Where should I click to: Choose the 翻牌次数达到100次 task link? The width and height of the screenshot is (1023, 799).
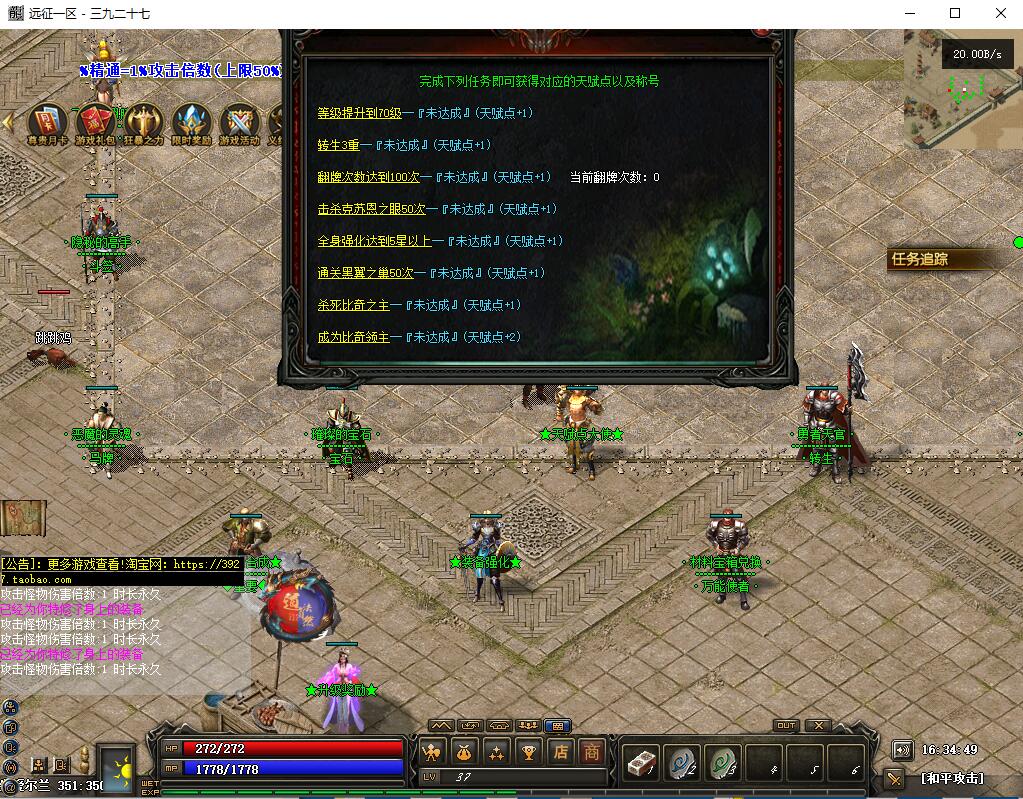tap(368, 177)
